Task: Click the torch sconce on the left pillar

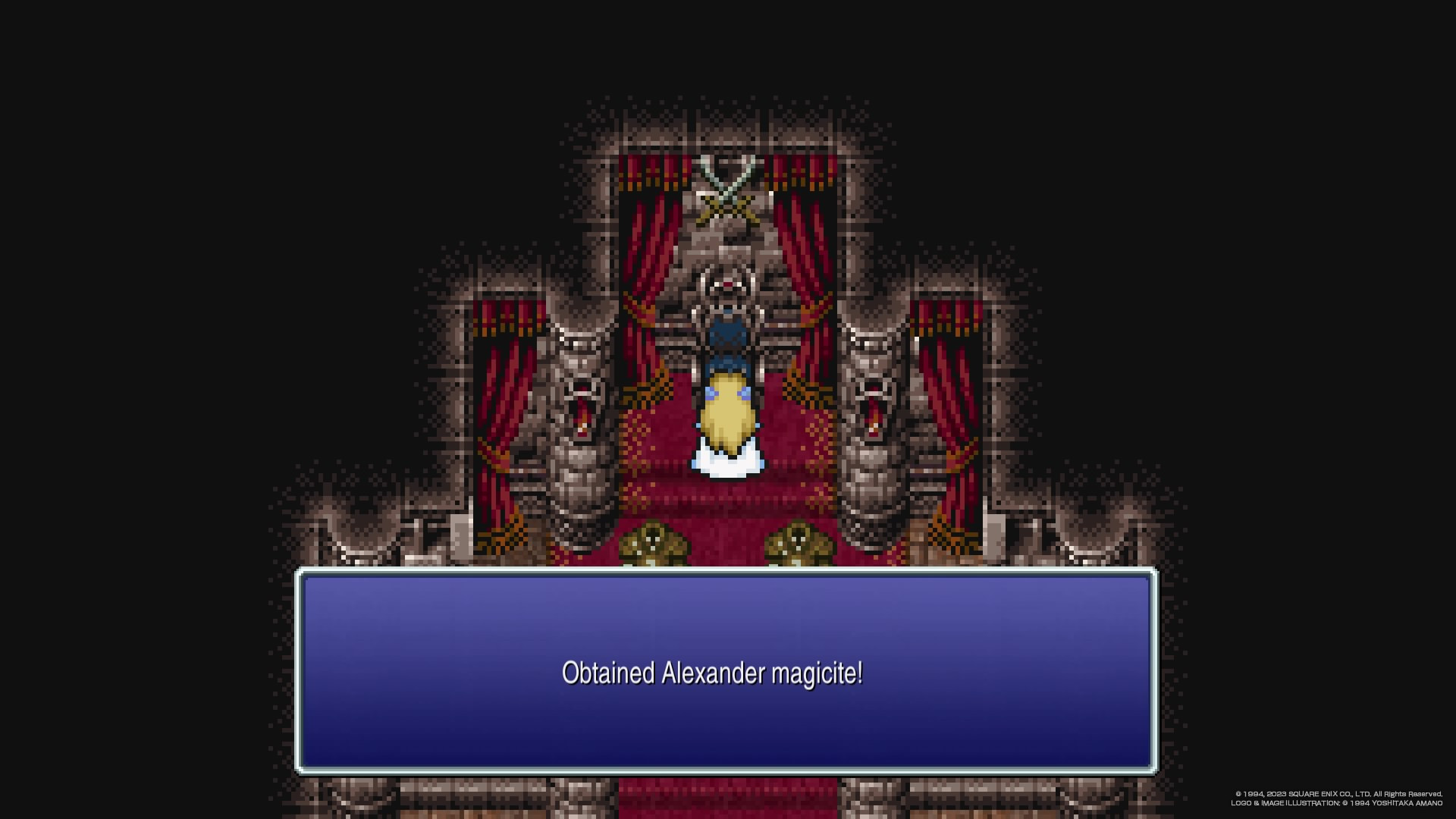Action: [581, 413]
